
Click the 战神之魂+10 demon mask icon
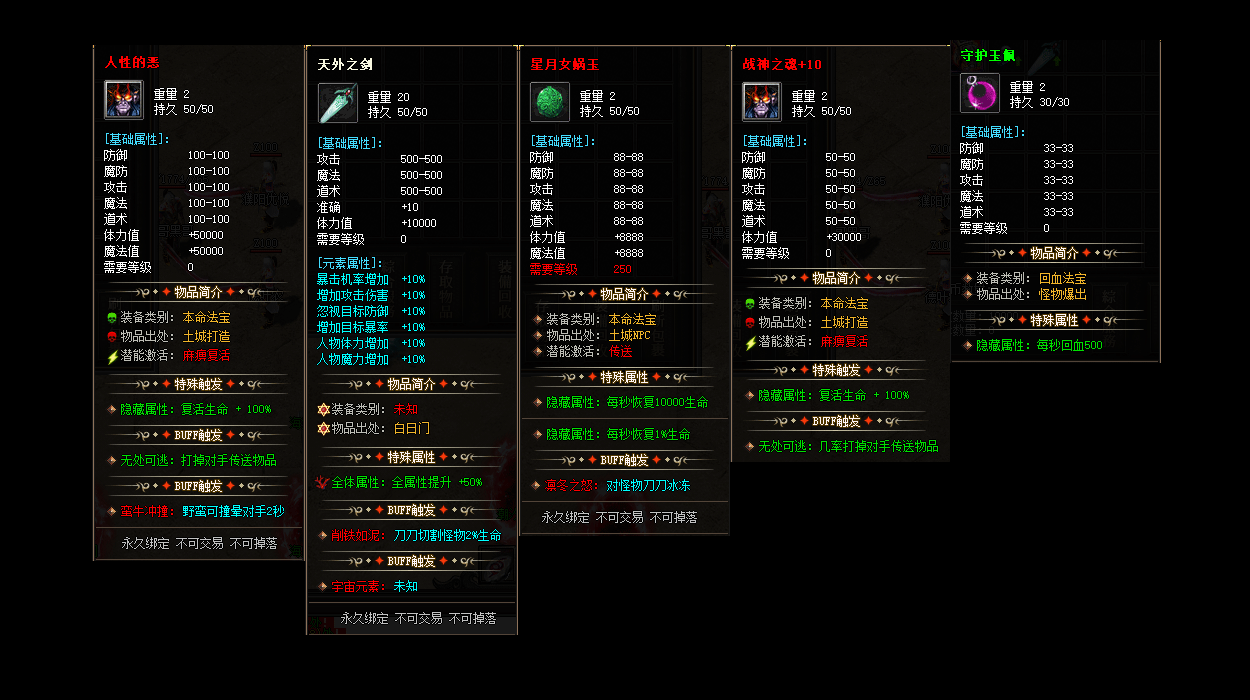(x=761, y=102)
